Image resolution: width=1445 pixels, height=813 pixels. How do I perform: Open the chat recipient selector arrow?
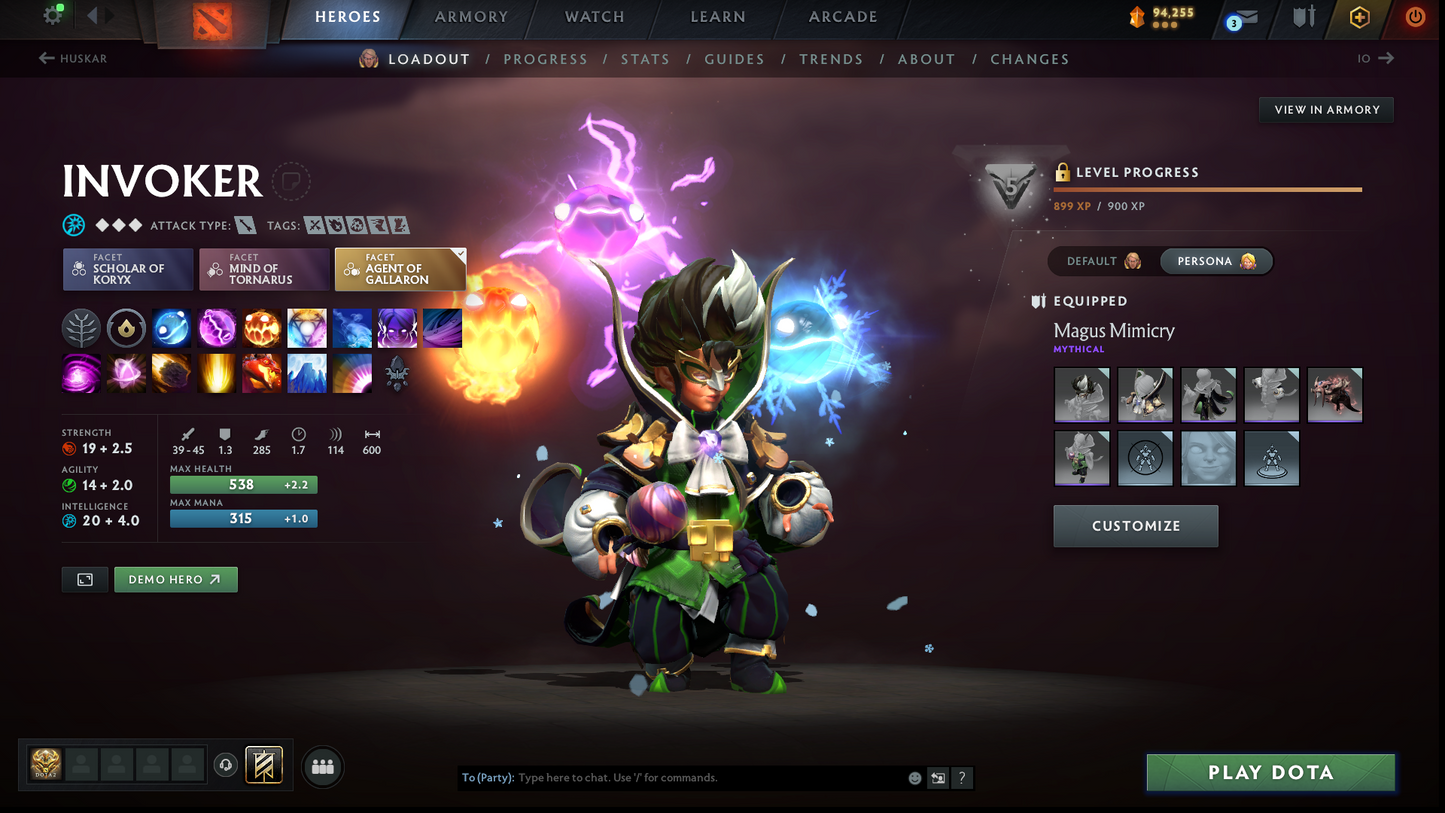point(937,777)
